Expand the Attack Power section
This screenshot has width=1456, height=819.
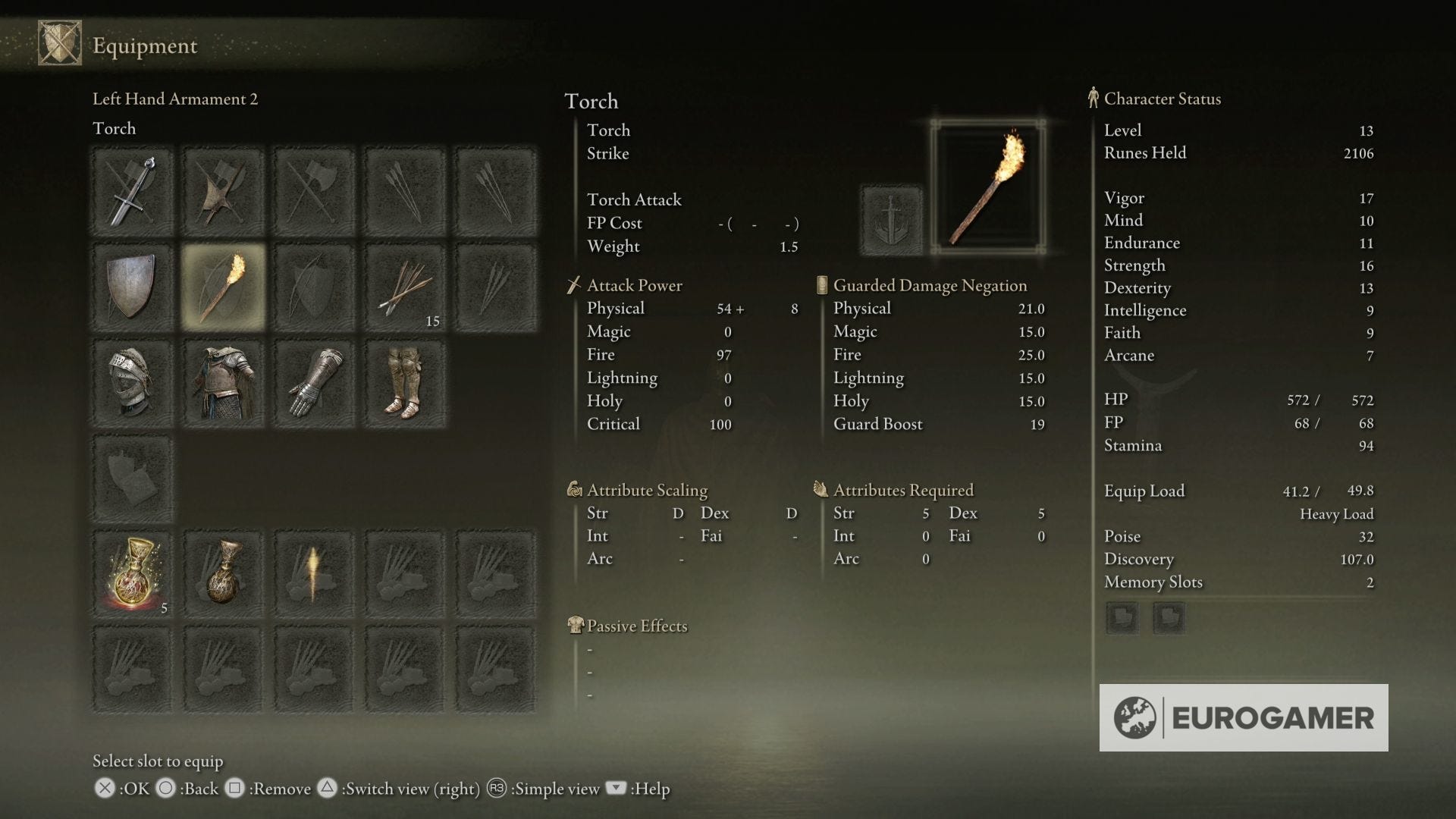634,286
